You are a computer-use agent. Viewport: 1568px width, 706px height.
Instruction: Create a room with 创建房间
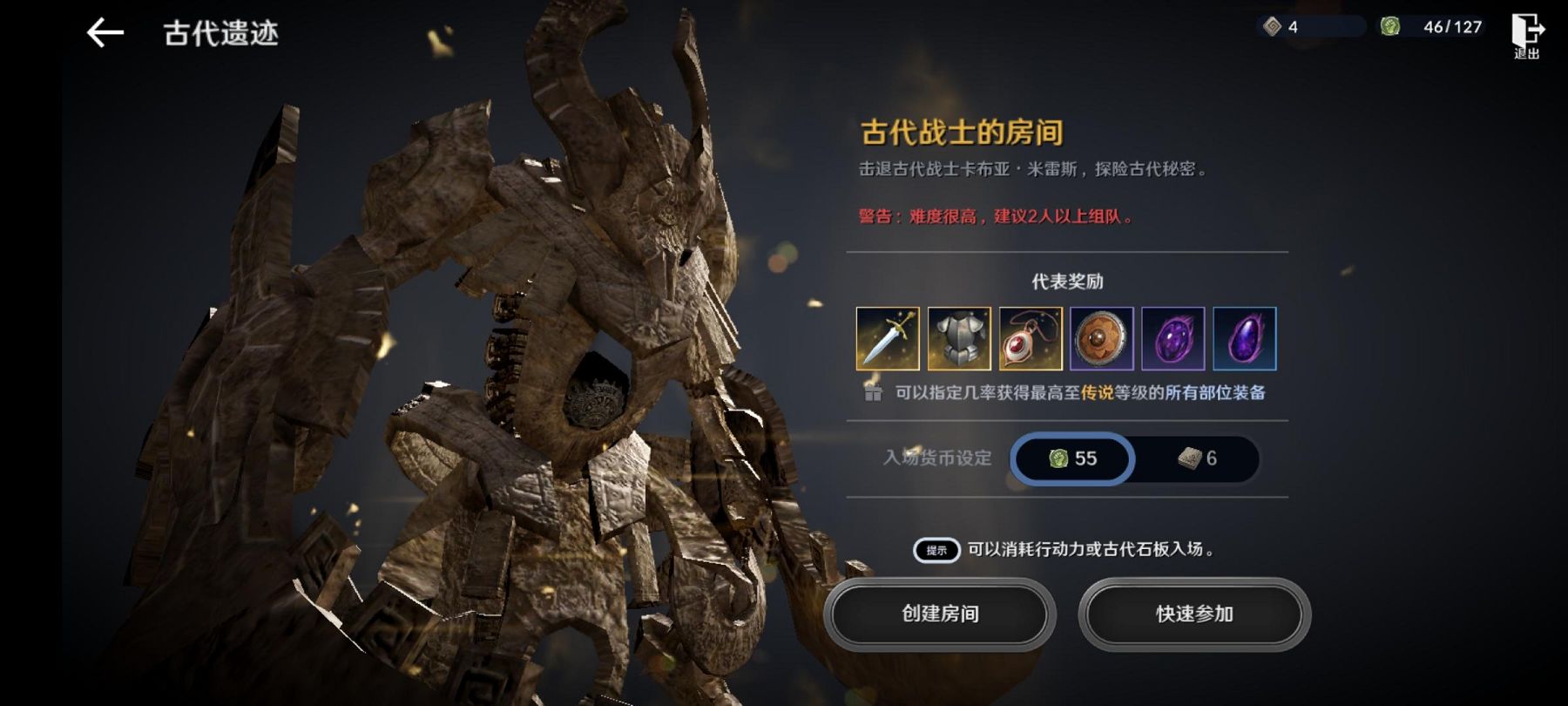(x=940, y=614)
